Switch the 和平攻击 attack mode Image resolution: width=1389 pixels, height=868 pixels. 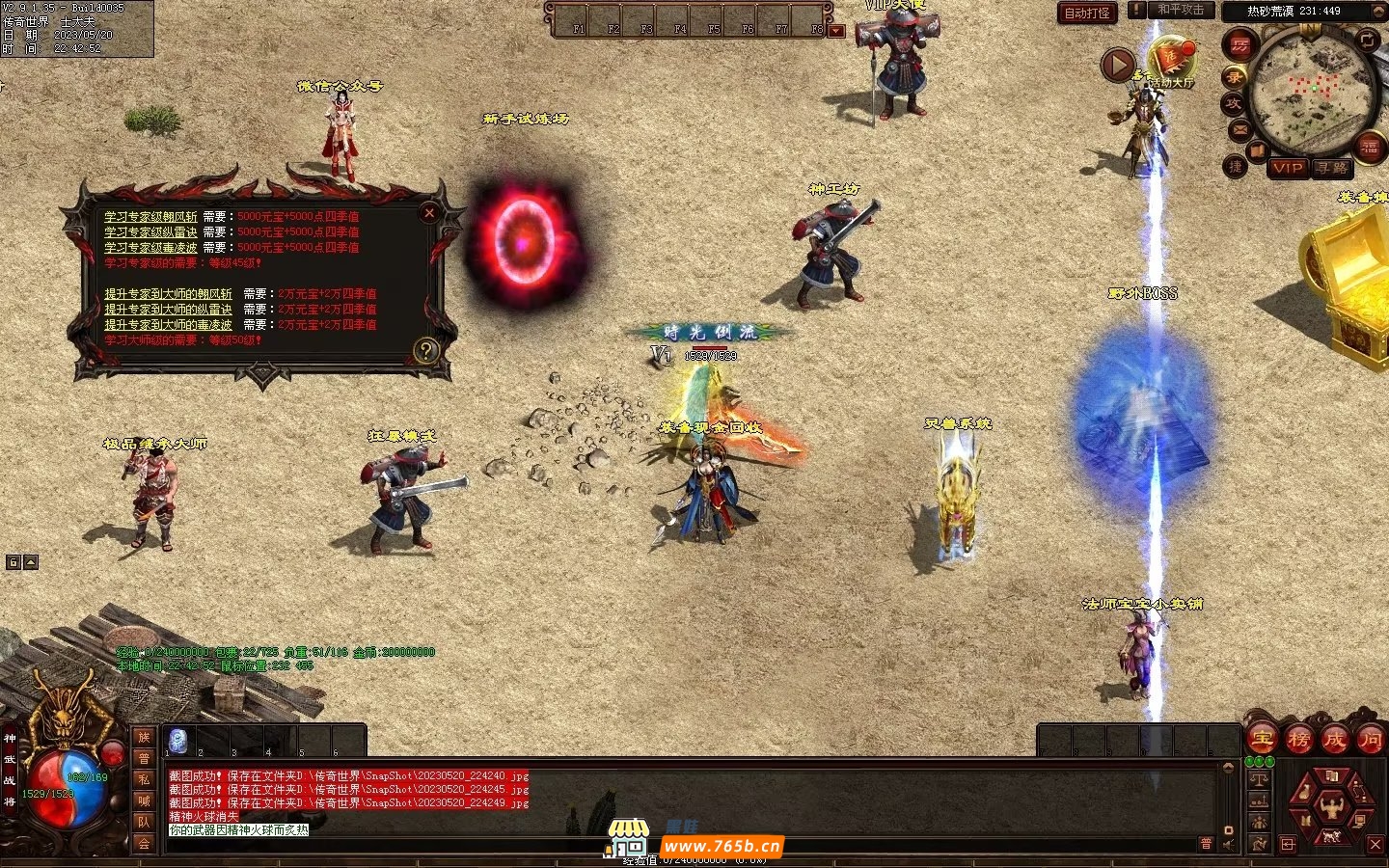click(1181, 10)
